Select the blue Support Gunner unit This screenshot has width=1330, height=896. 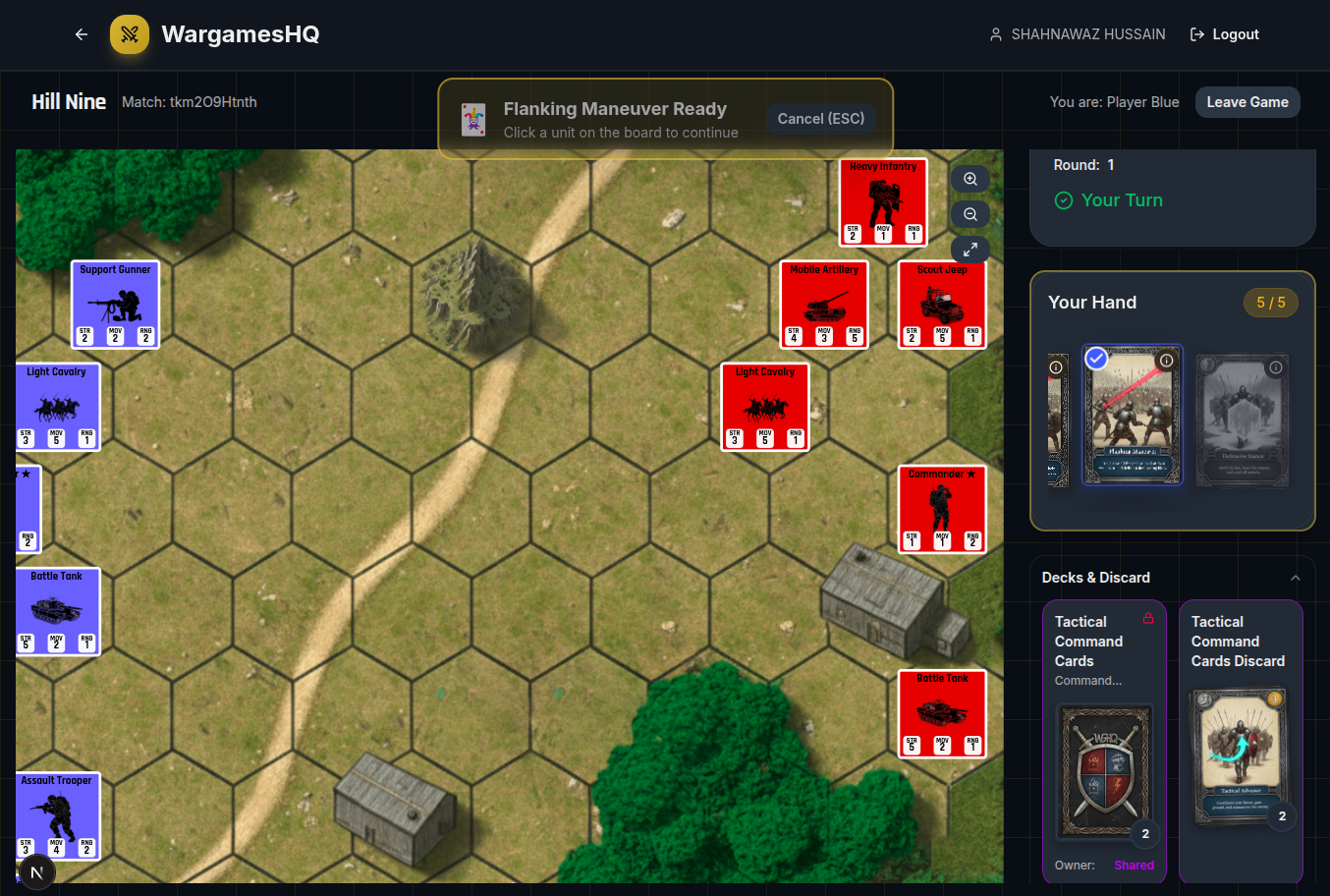114,304
